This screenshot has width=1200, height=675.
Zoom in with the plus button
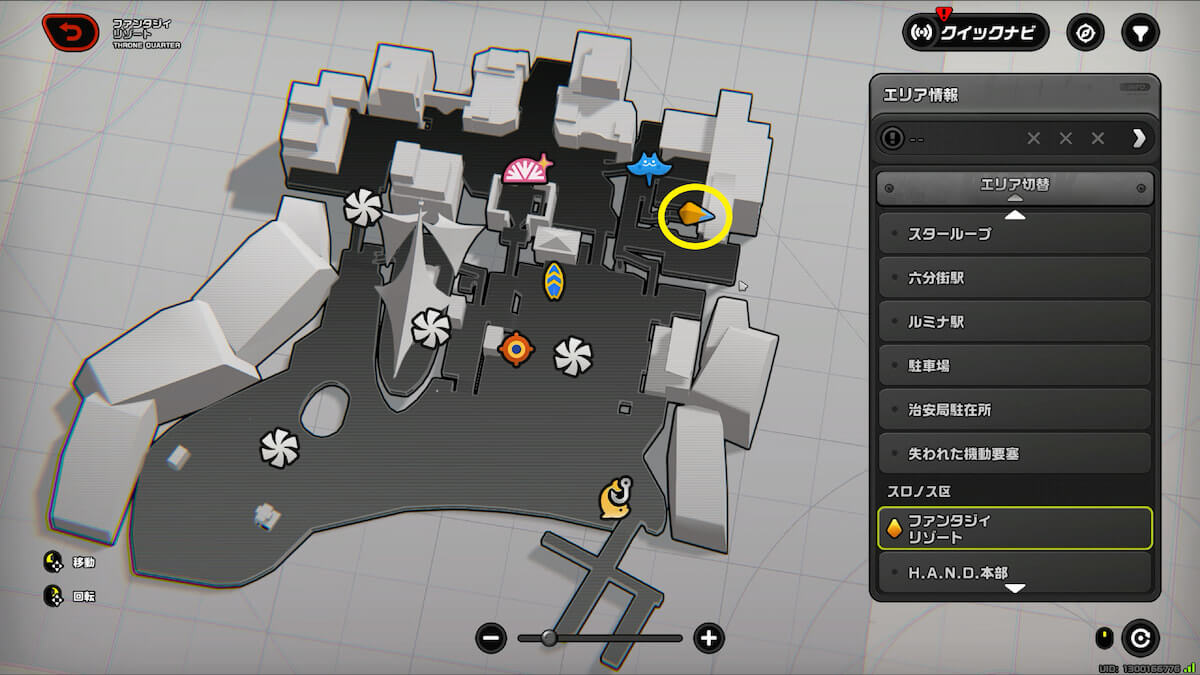[709, 638]
